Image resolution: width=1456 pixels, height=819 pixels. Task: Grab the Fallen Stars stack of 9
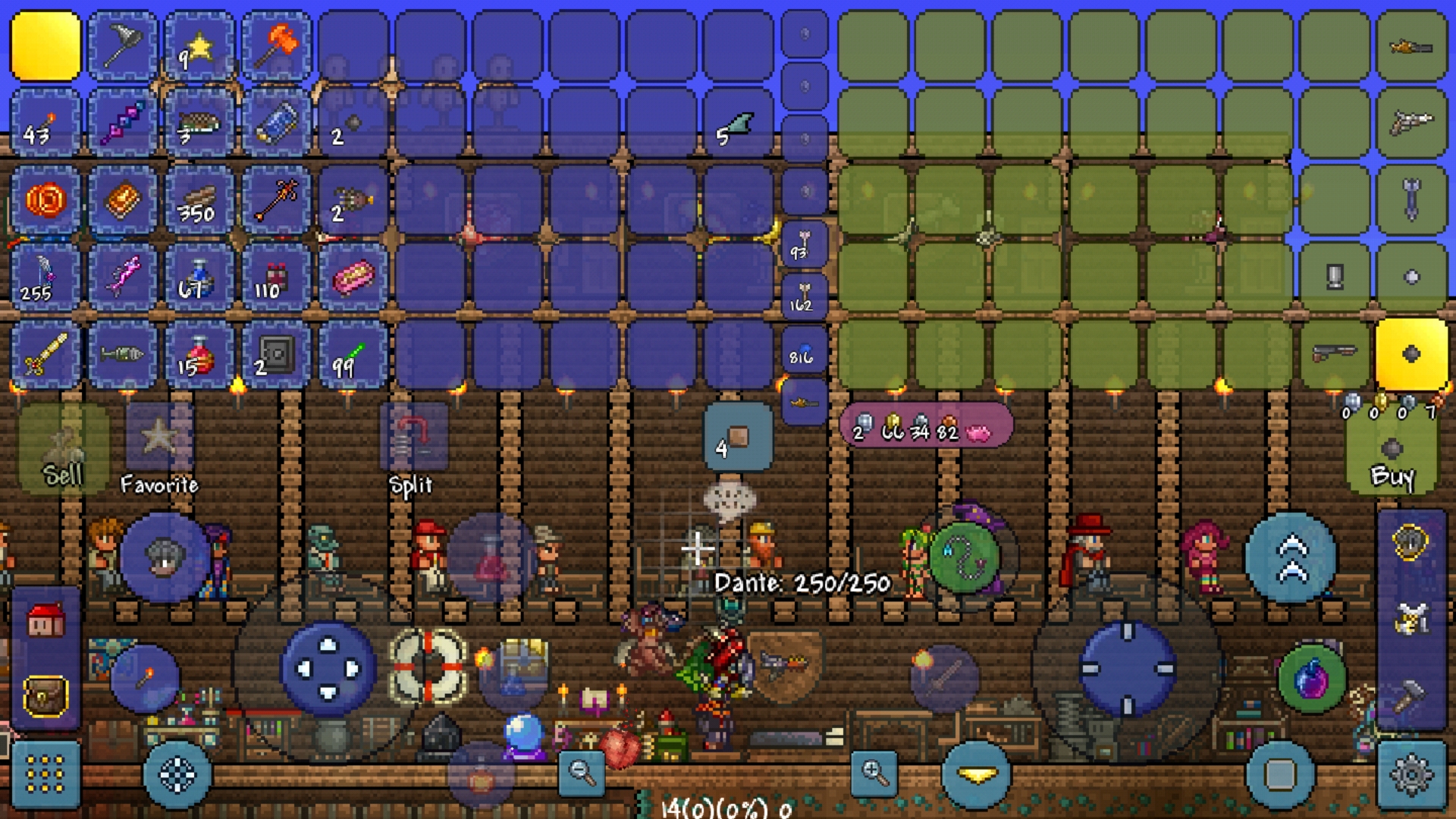(x=199, y=45)
